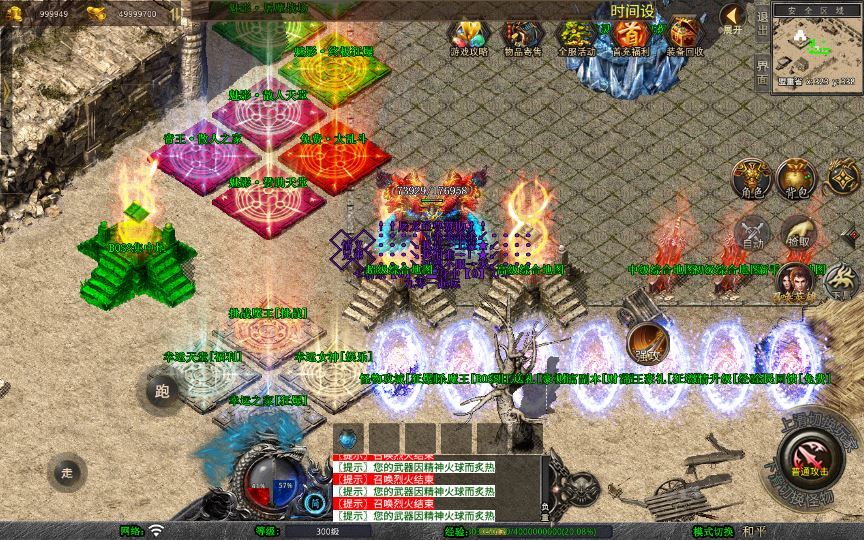Viewport: 864px width, 540px height.
Task: Switch to 走 walk movement mode
Action: coord(67,472)
